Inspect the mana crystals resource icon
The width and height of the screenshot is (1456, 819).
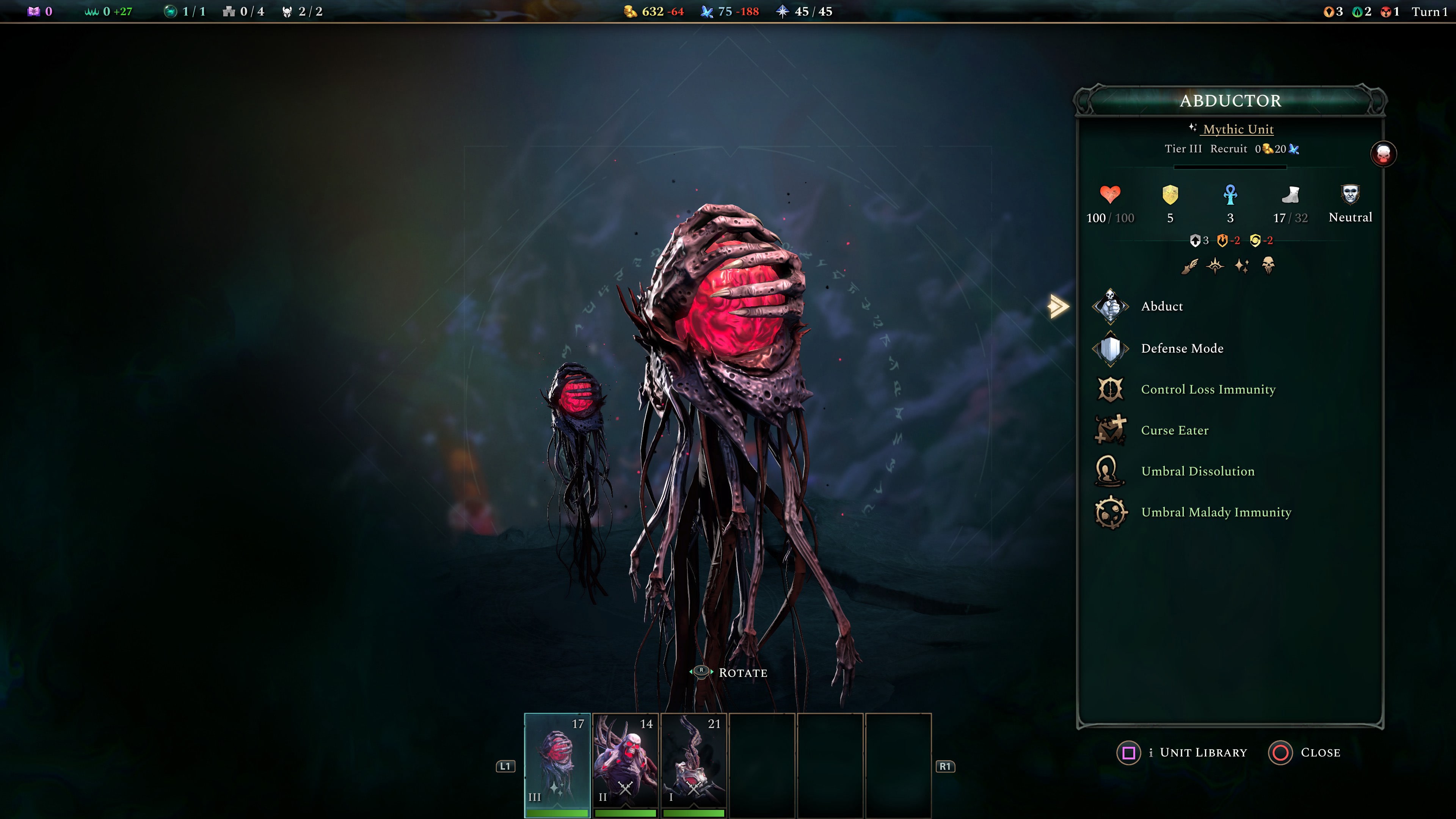706,11
